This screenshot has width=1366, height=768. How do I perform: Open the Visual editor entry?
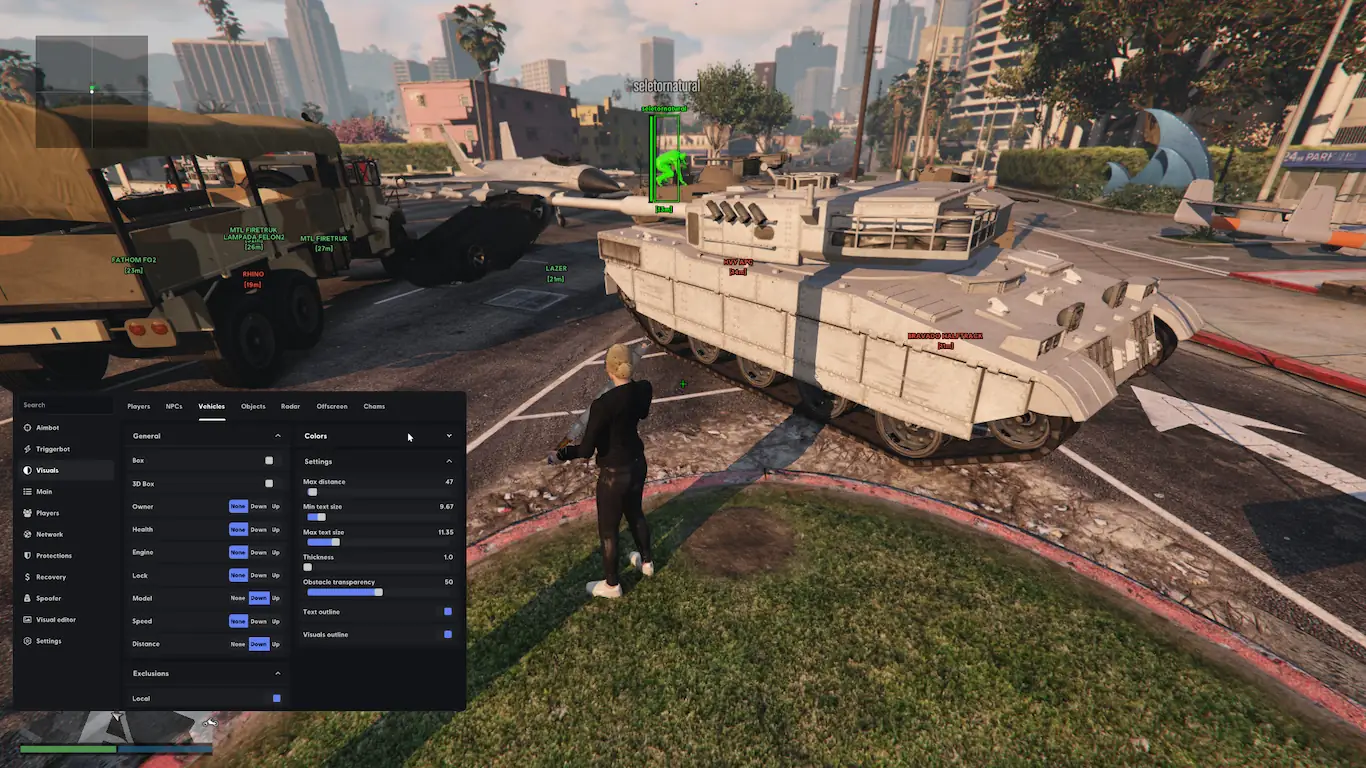click(55, 620)
